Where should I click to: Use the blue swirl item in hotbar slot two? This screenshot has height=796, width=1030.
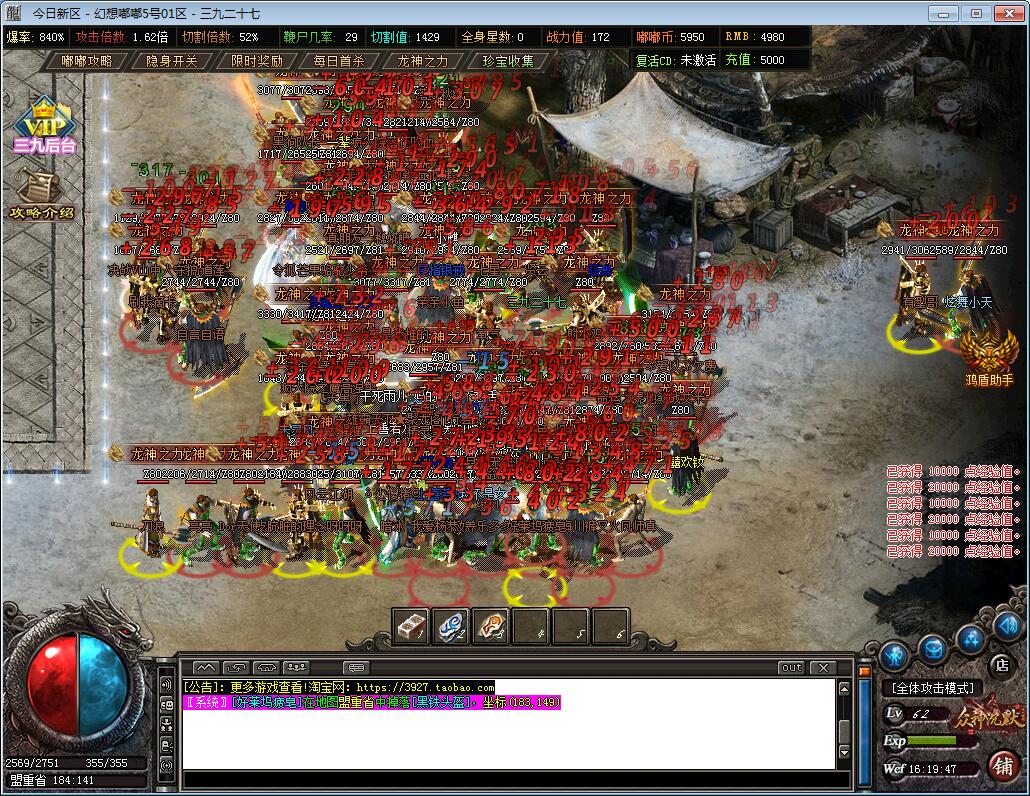[451, 626]
